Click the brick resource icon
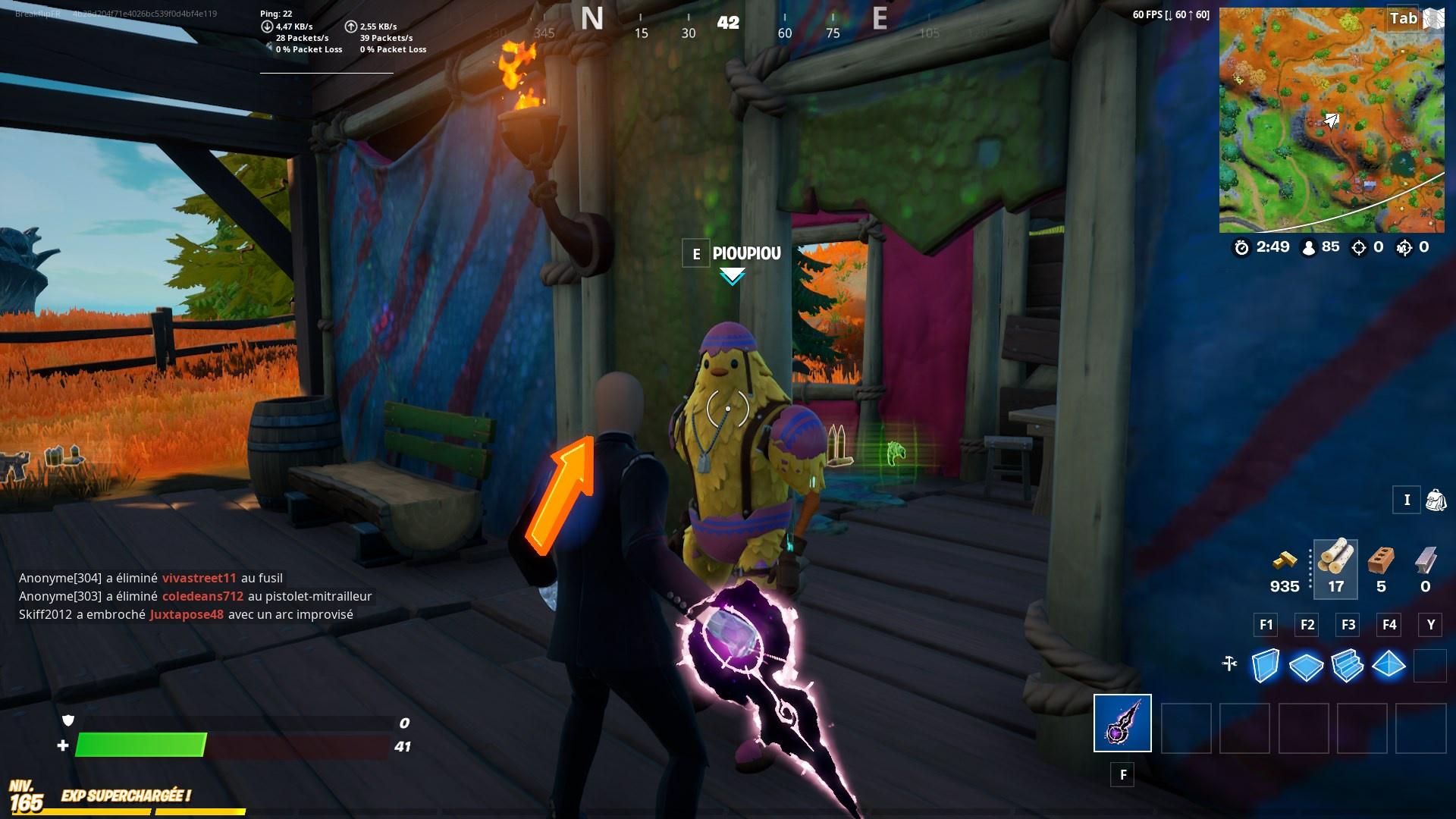Screen dimensions: 1456x819 click(1380, 561)
